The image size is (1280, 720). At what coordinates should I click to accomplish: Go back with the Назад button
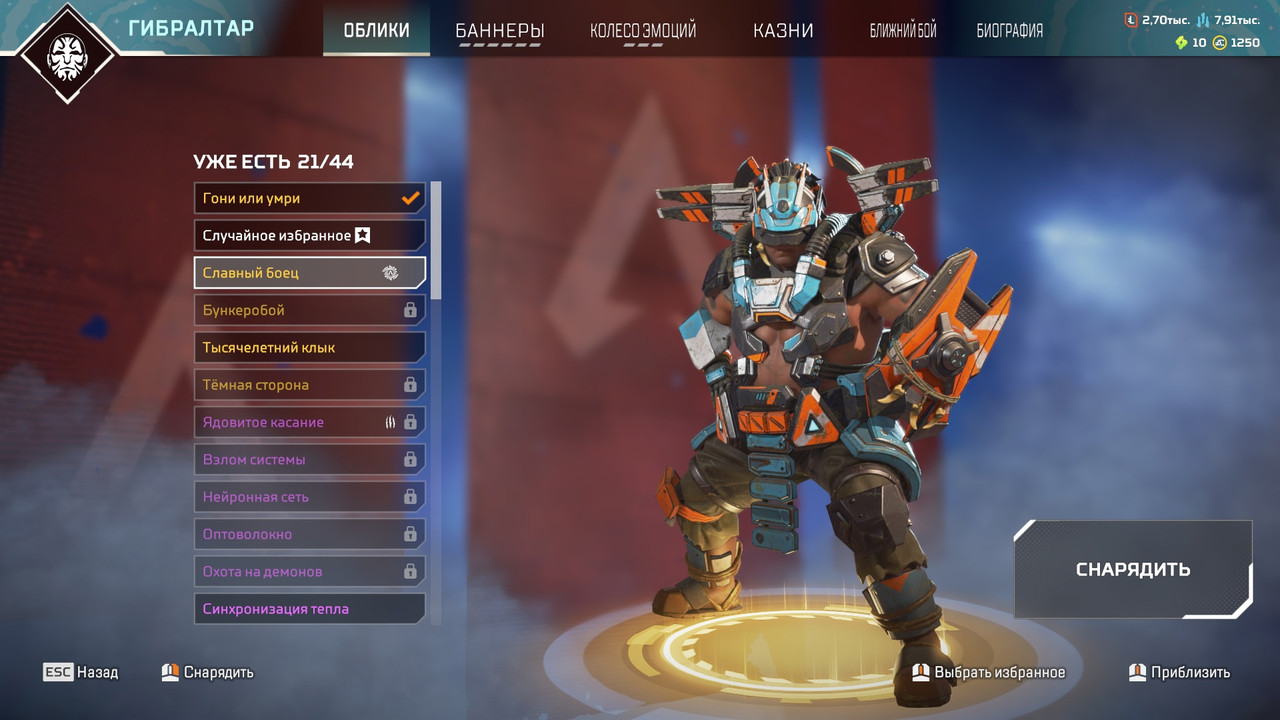click(x=81, y=672)
